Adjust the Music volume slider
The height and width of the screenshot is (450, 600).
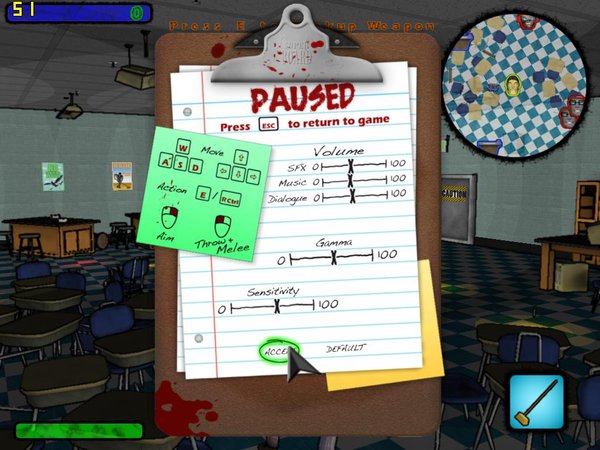tap(350, 181)
